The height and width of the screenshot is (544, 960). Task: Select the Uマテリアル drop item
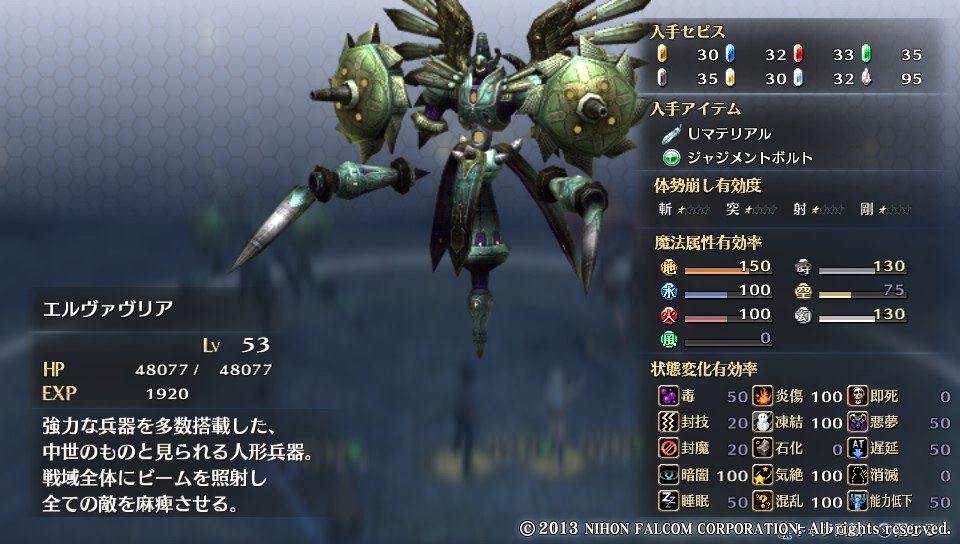(x=728, y=133)
